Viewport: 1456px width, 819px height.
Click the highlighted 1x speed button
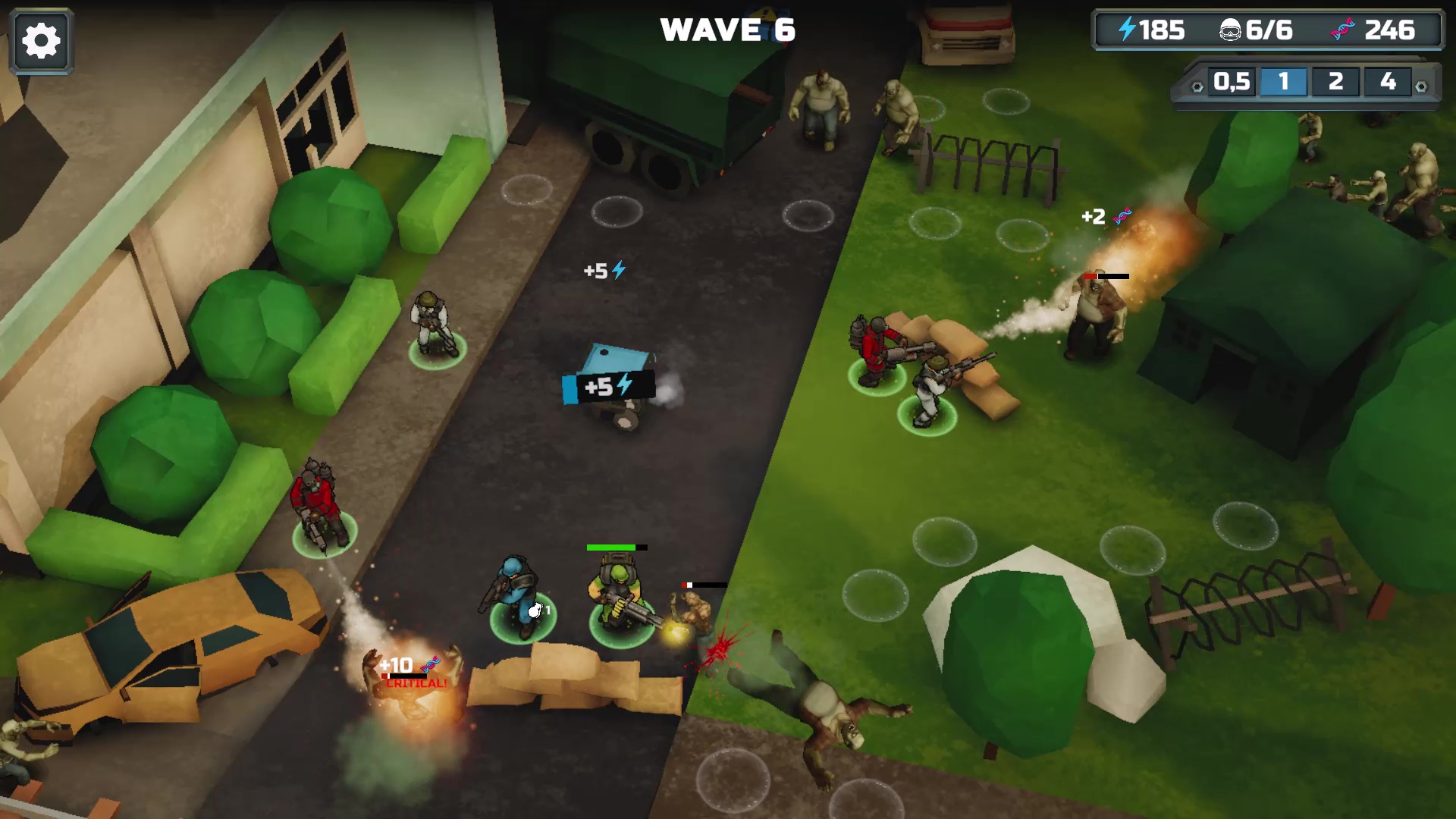(1283, 82)
